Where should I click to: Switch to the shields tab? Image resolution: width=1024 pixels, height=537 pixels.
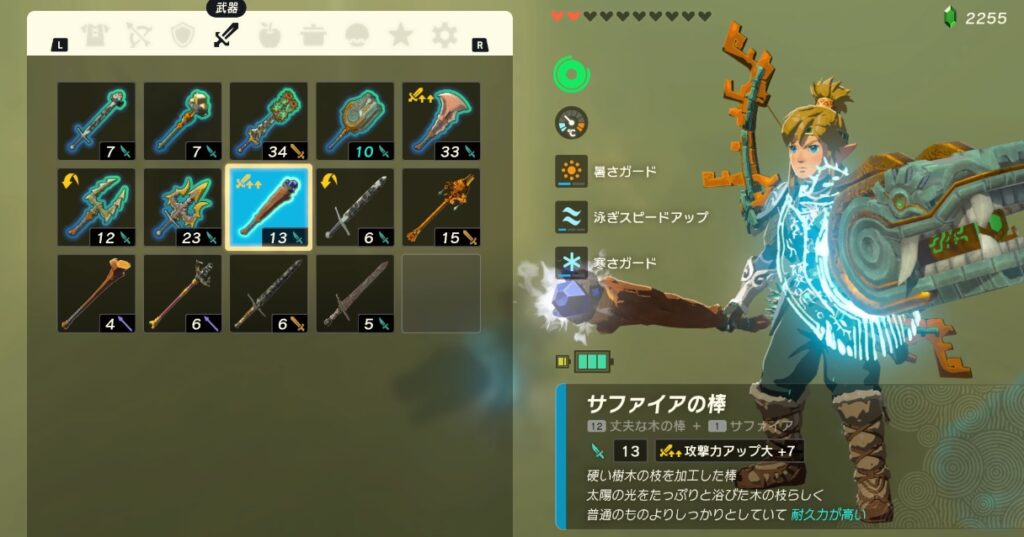coord(181,36)
